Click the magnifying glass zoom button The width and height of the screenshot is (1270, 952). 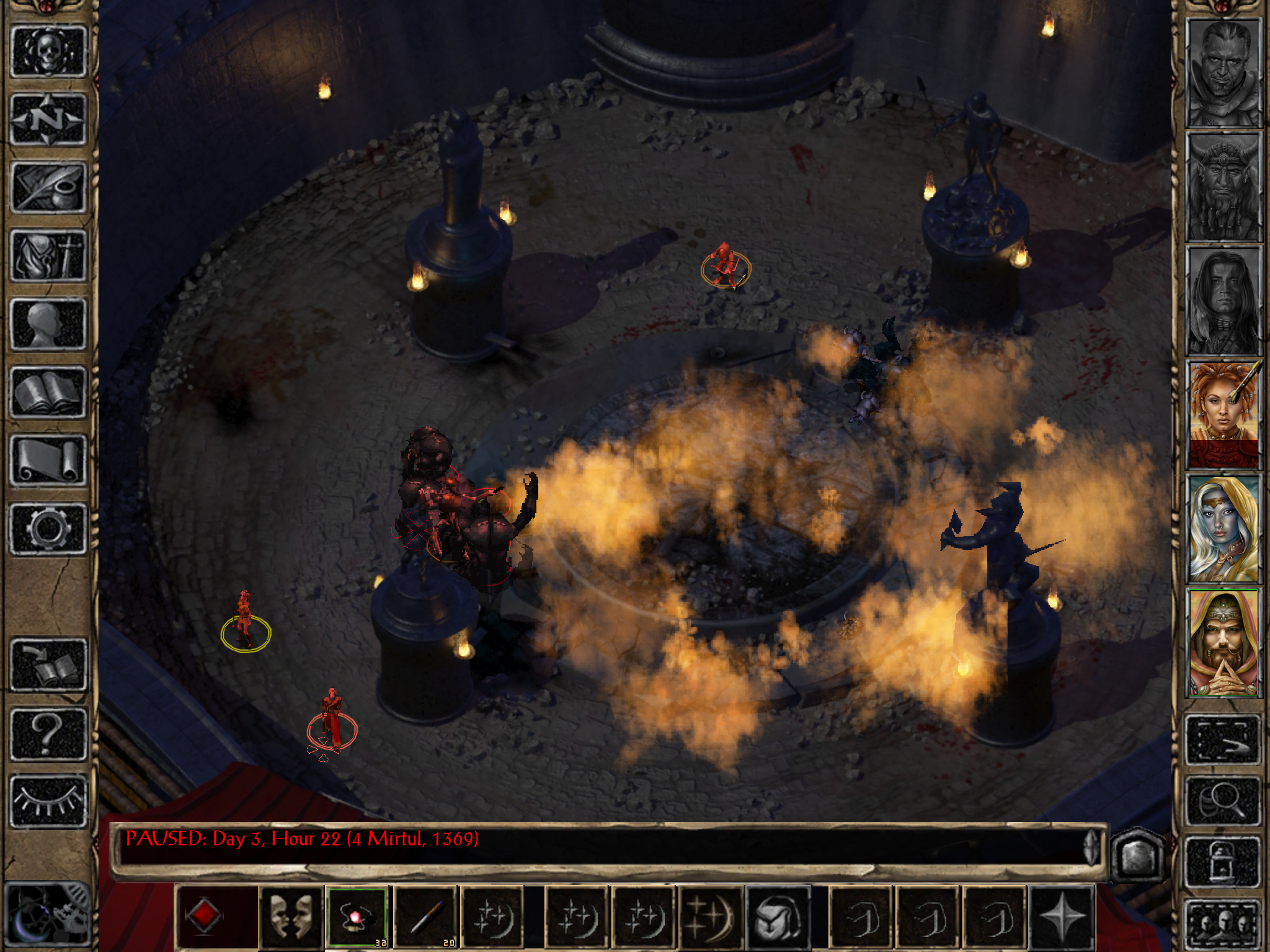pyautogui.click(x=1223, y=802)
